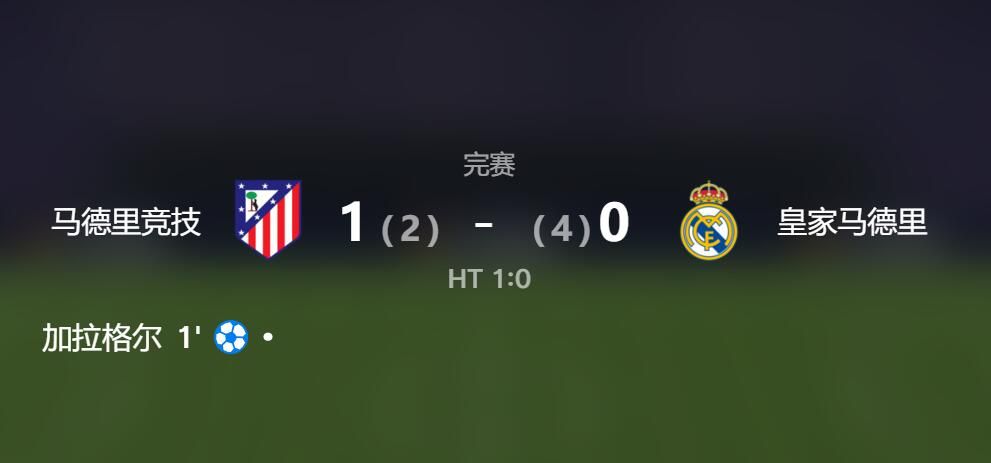
Task: View goal scorer 加拉格尔
Action: (102, 339)
